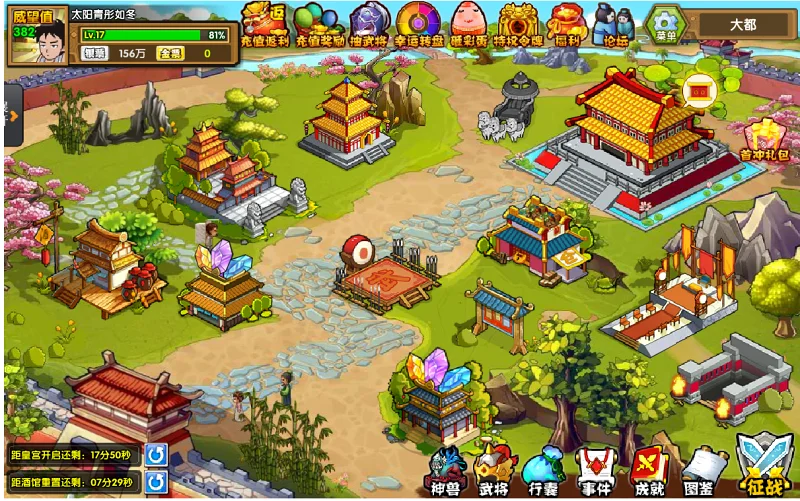Spin the 幸运转盘 lucky wheel icon
This screenshot has height=501, width=800.
coord(418,24)
